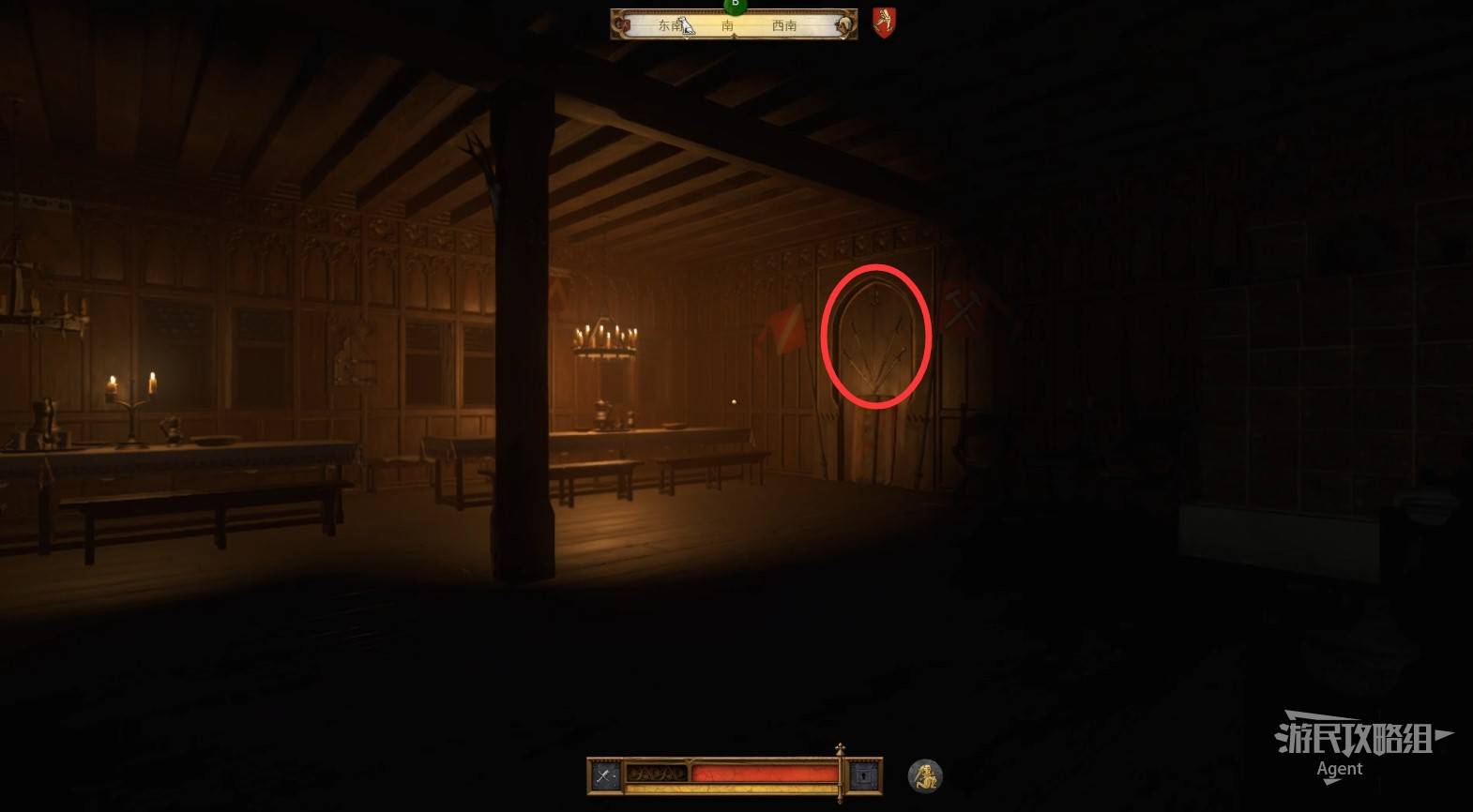Click the compass bar at the top
1473x812 pixels.
734,25
